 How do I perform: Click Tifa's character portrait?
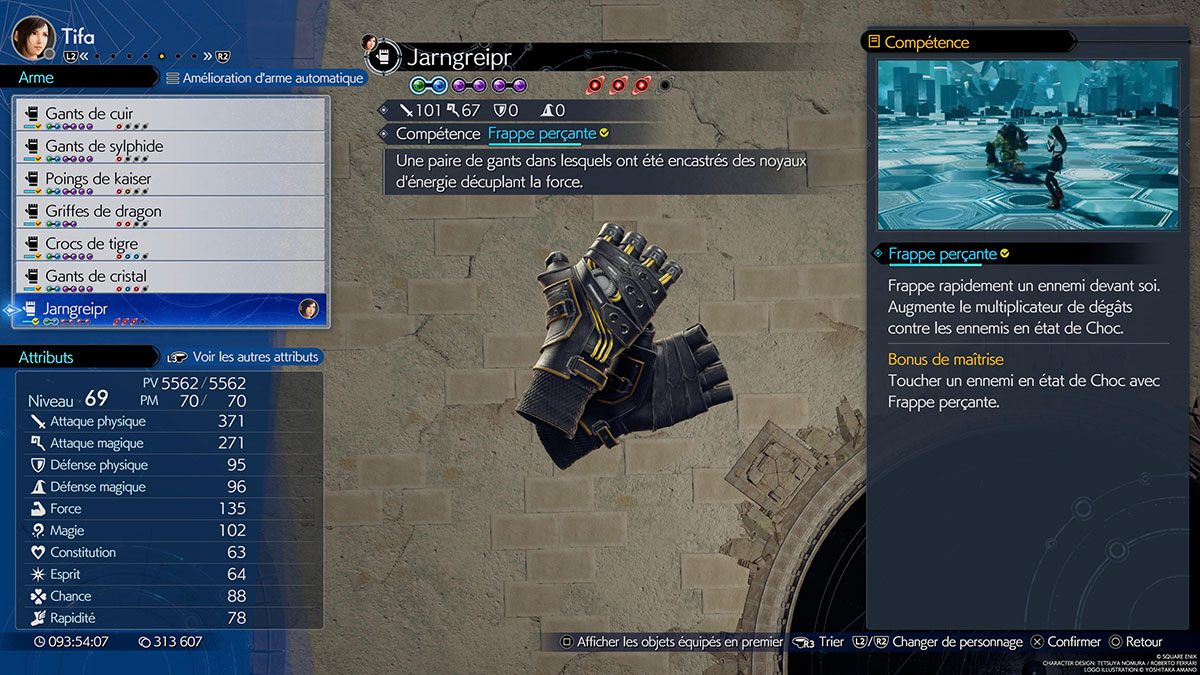pyautogui.click(x=32, y=37)
